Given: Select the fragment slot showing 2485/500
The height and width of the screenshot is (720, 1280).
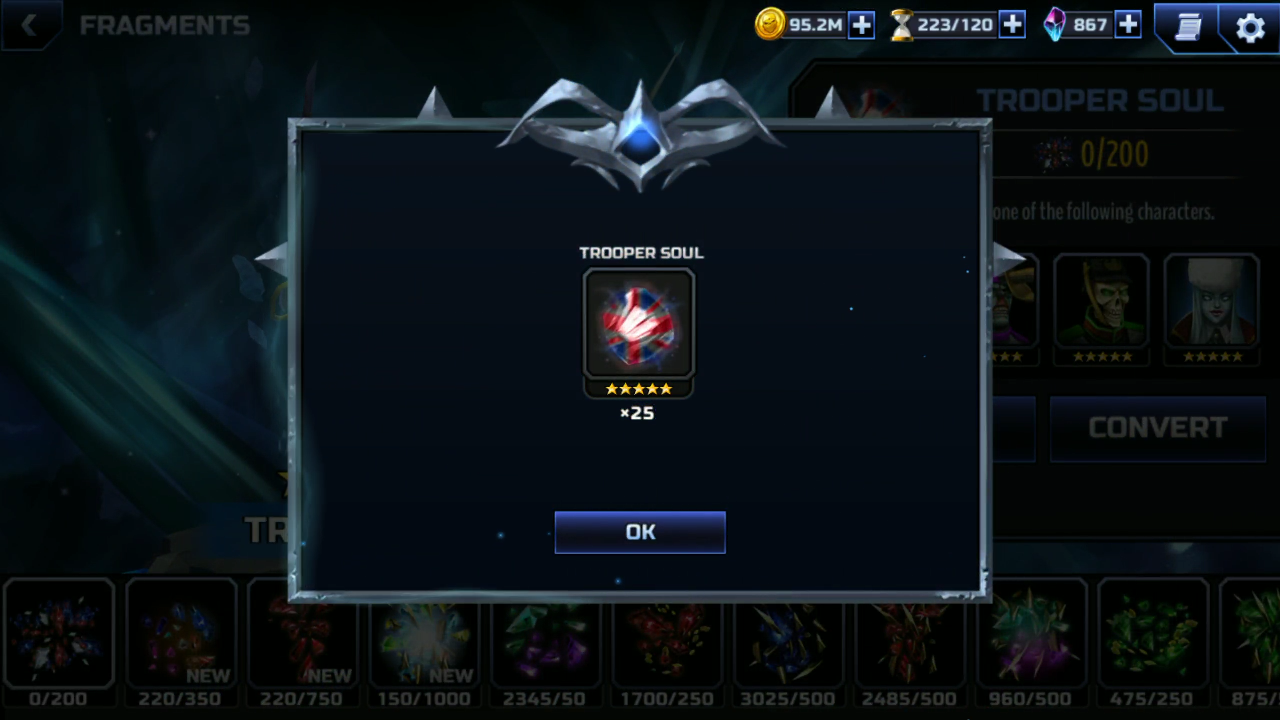Looking at the screenshot, I should [910, 634].
